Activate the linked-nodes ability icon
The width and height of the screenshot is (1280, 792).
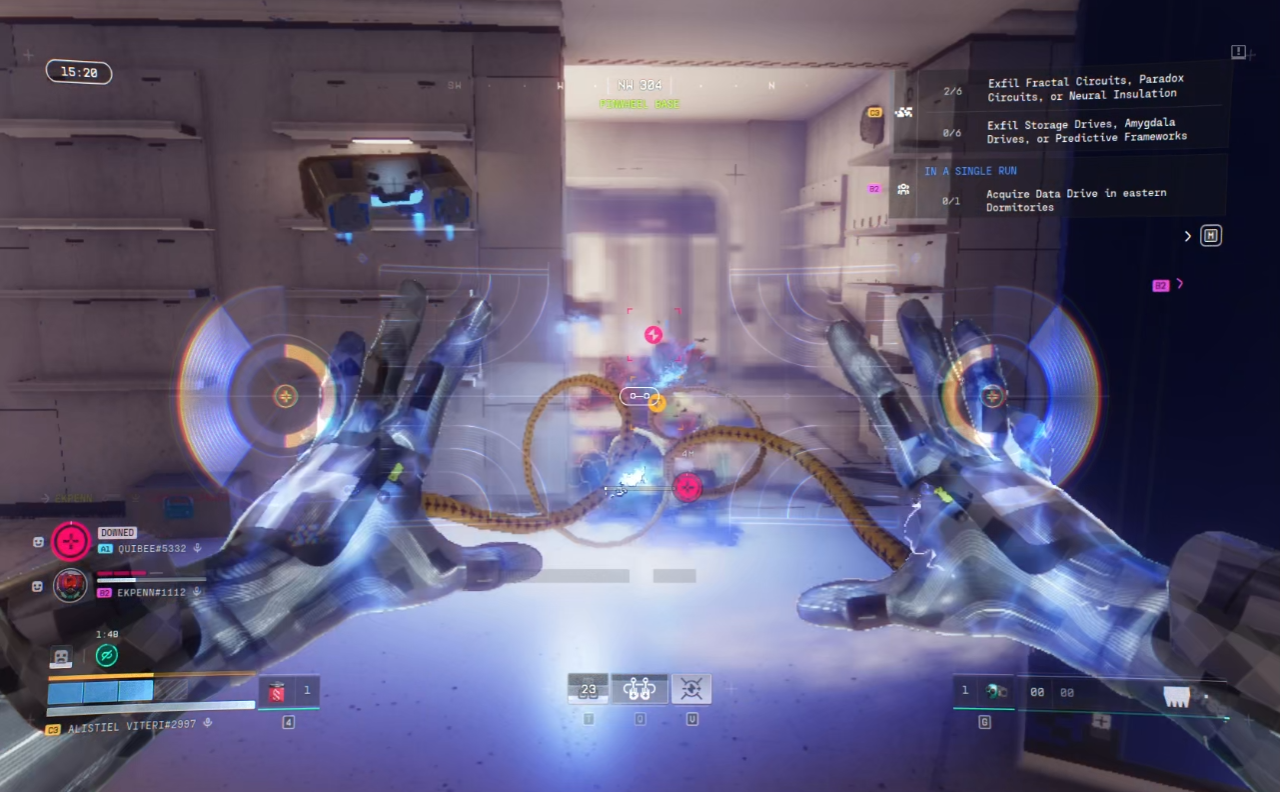coord(640,689)
